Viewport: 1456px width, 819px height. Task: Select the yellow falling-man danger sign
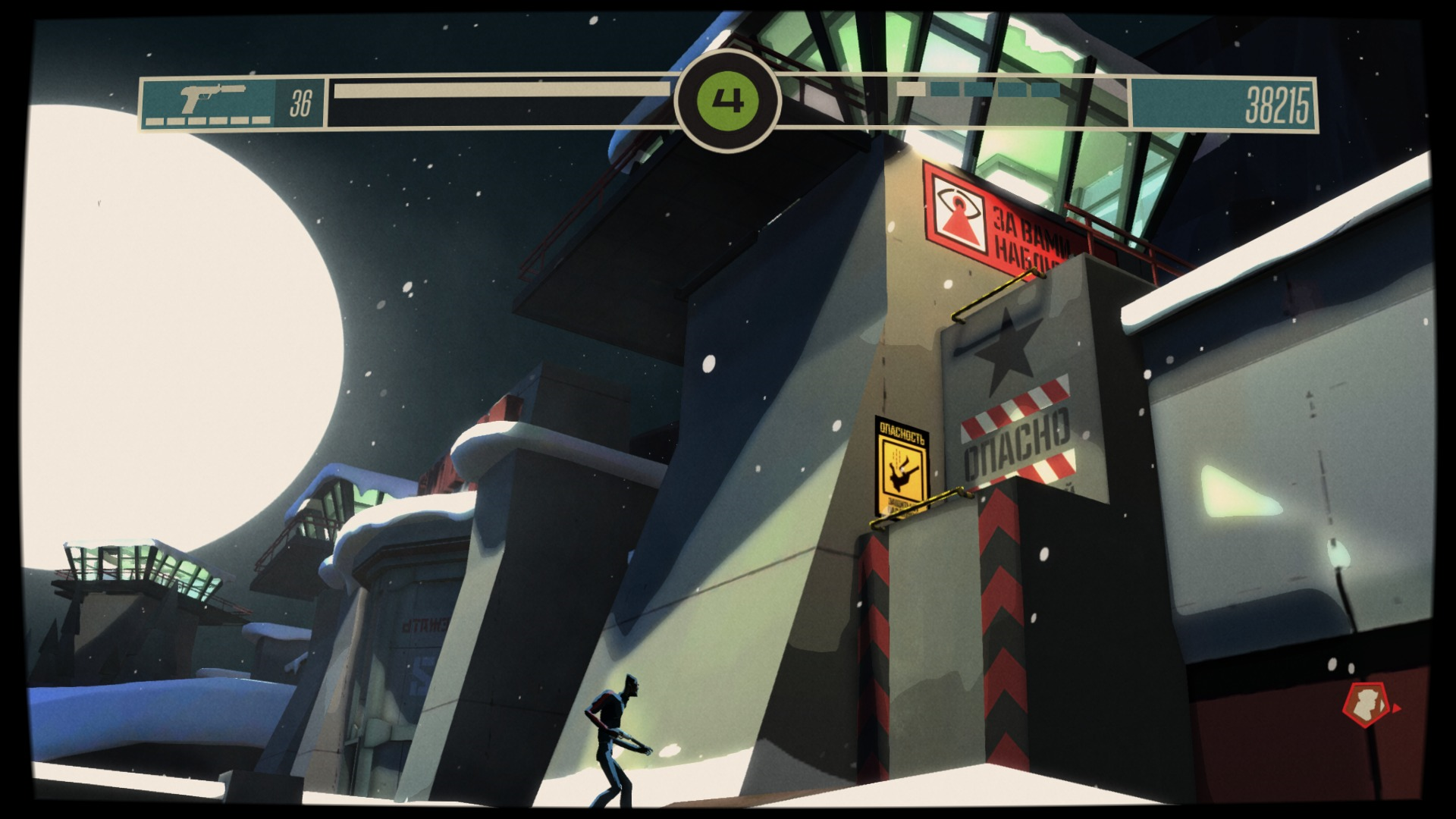click(901, 471)
